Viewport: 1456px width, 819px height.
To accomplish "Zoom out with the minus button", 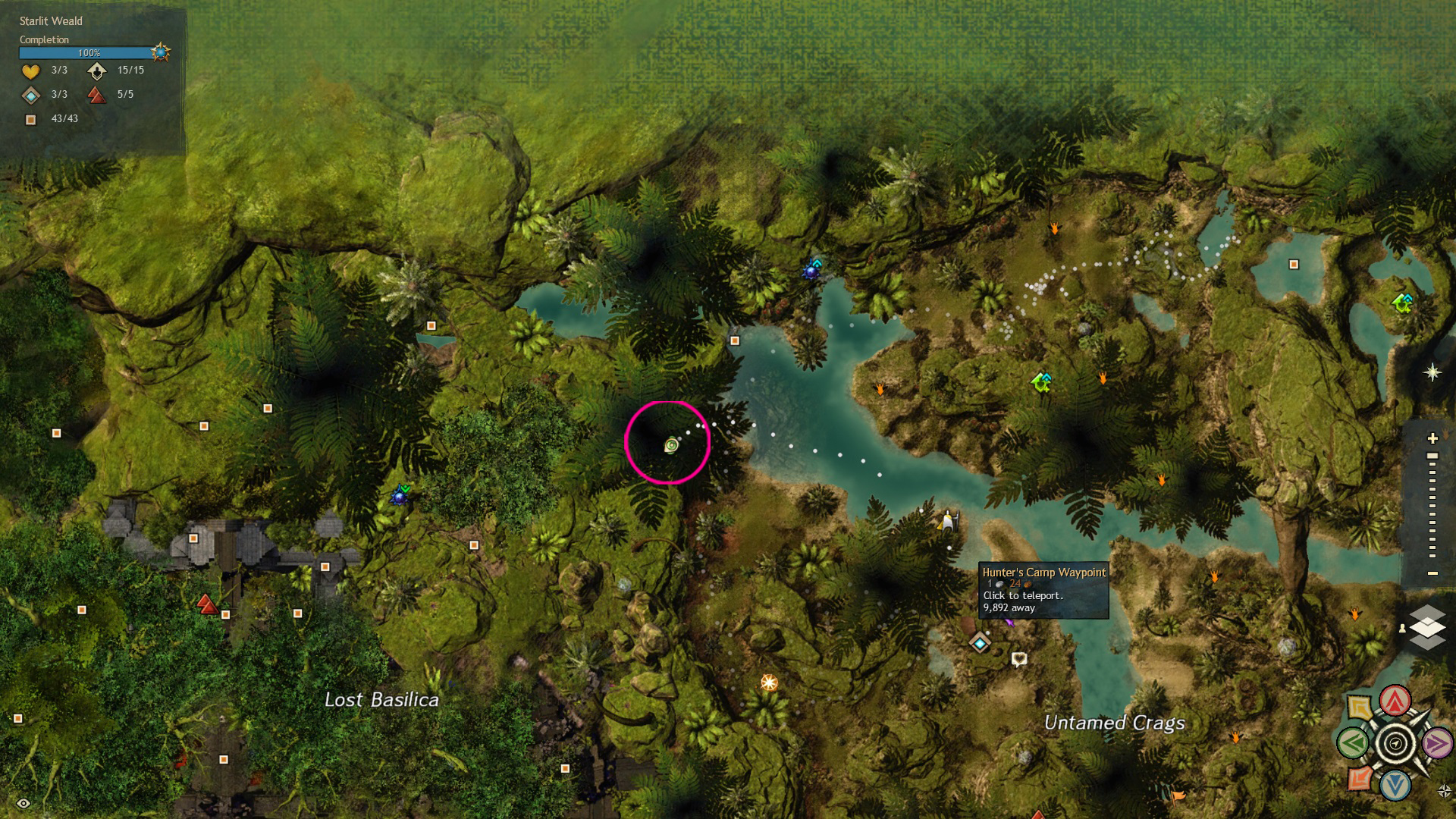I will point(1432,573).
